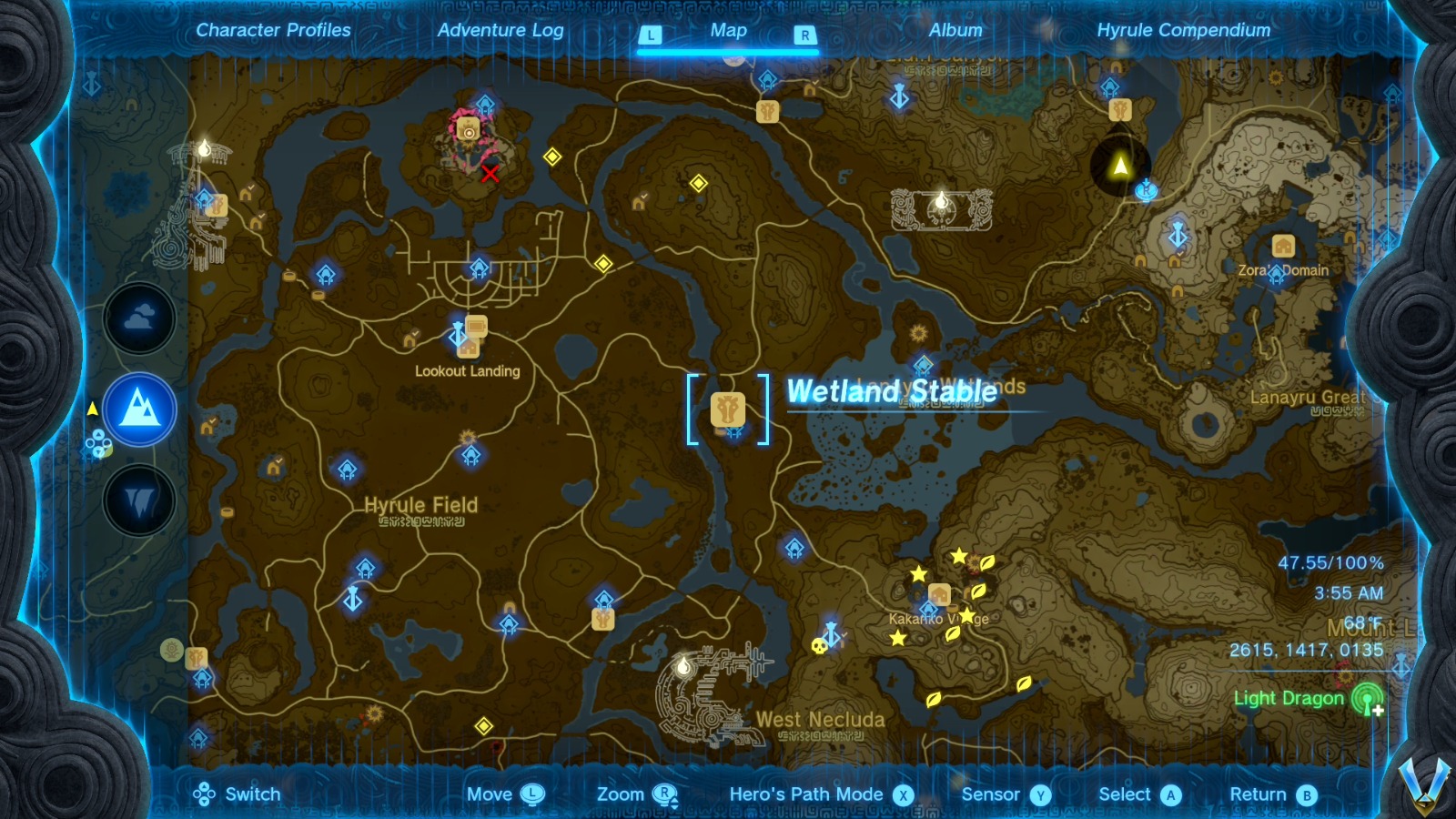1456x819 pixels.
Task: Click a yellow Korok leaf pin near West Necluda
Action: click(x=932, y=699)
